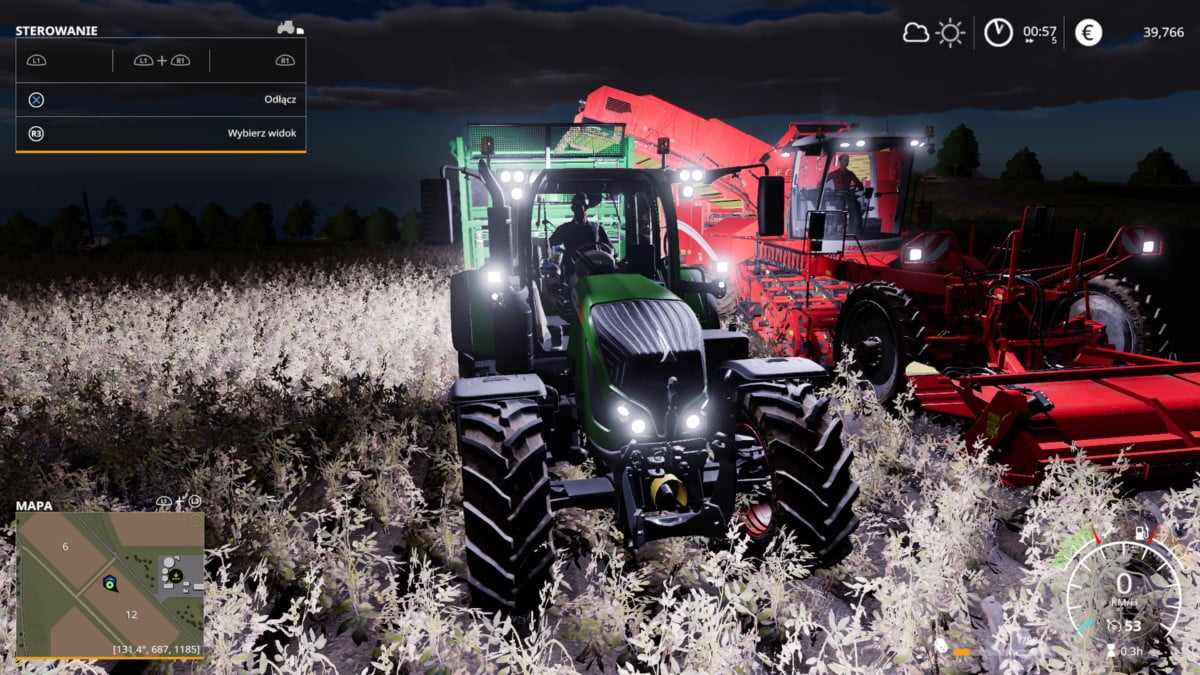The width and height of the screenshot is (1200, 675).
Task: Click the vehicle icon above the Sterowanie panel
Action: [x=290, y=28]
